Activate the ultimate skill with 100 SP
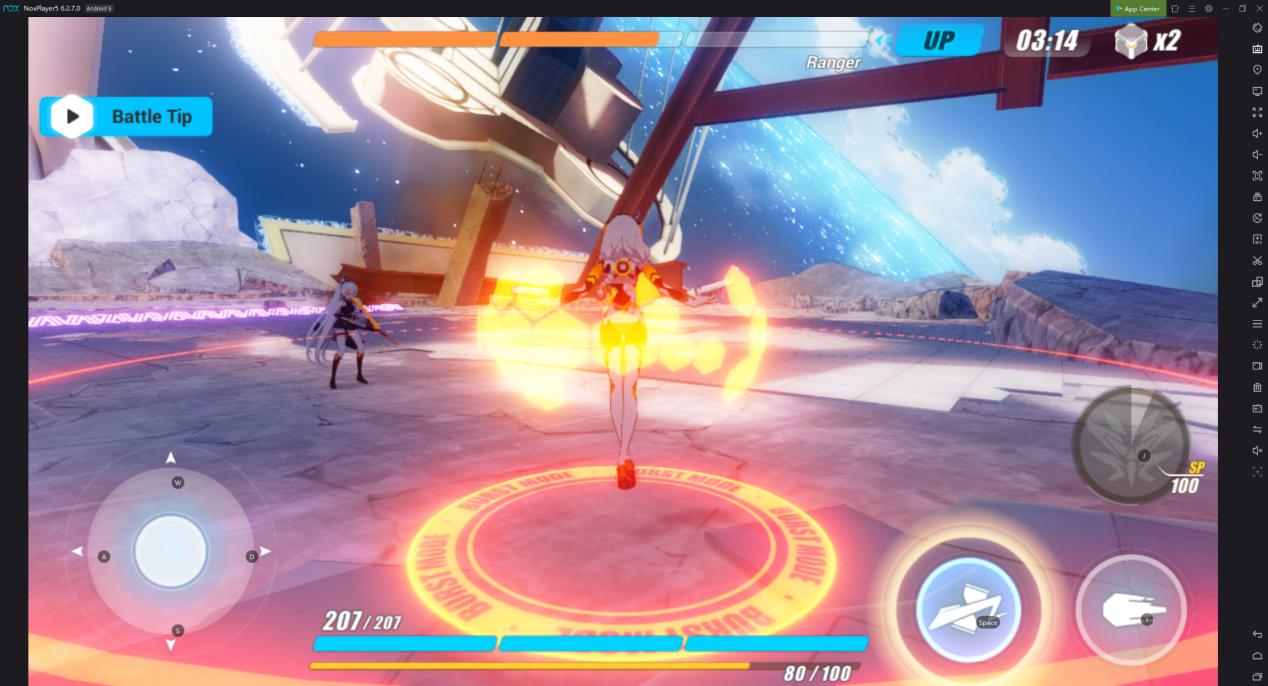The image size is (1268, 686). click(1130, 445)
